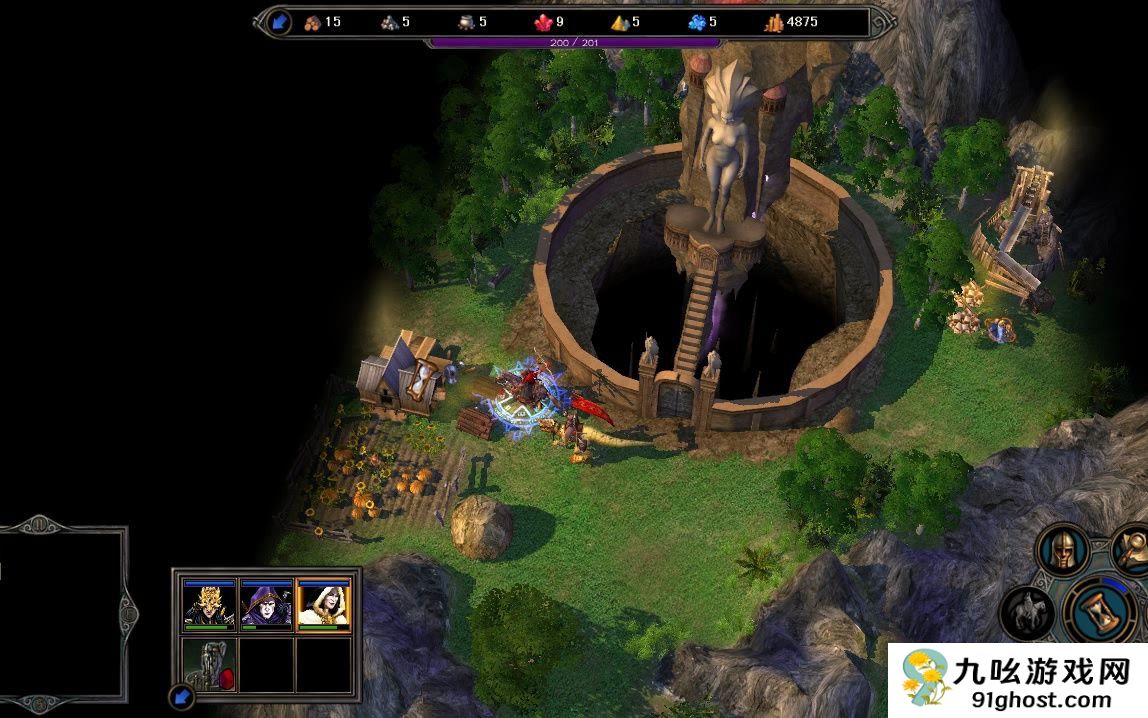Click the mounted horseman move button
Screen dimensions: 1148x718
point(1027,610)
